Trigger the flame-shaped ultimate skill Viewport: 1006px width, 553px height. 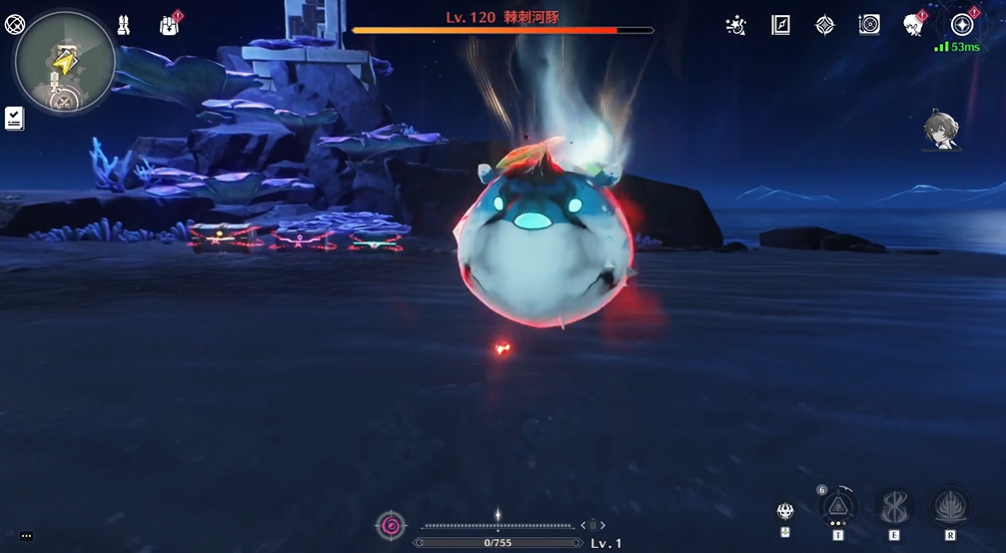pos(949,507)
